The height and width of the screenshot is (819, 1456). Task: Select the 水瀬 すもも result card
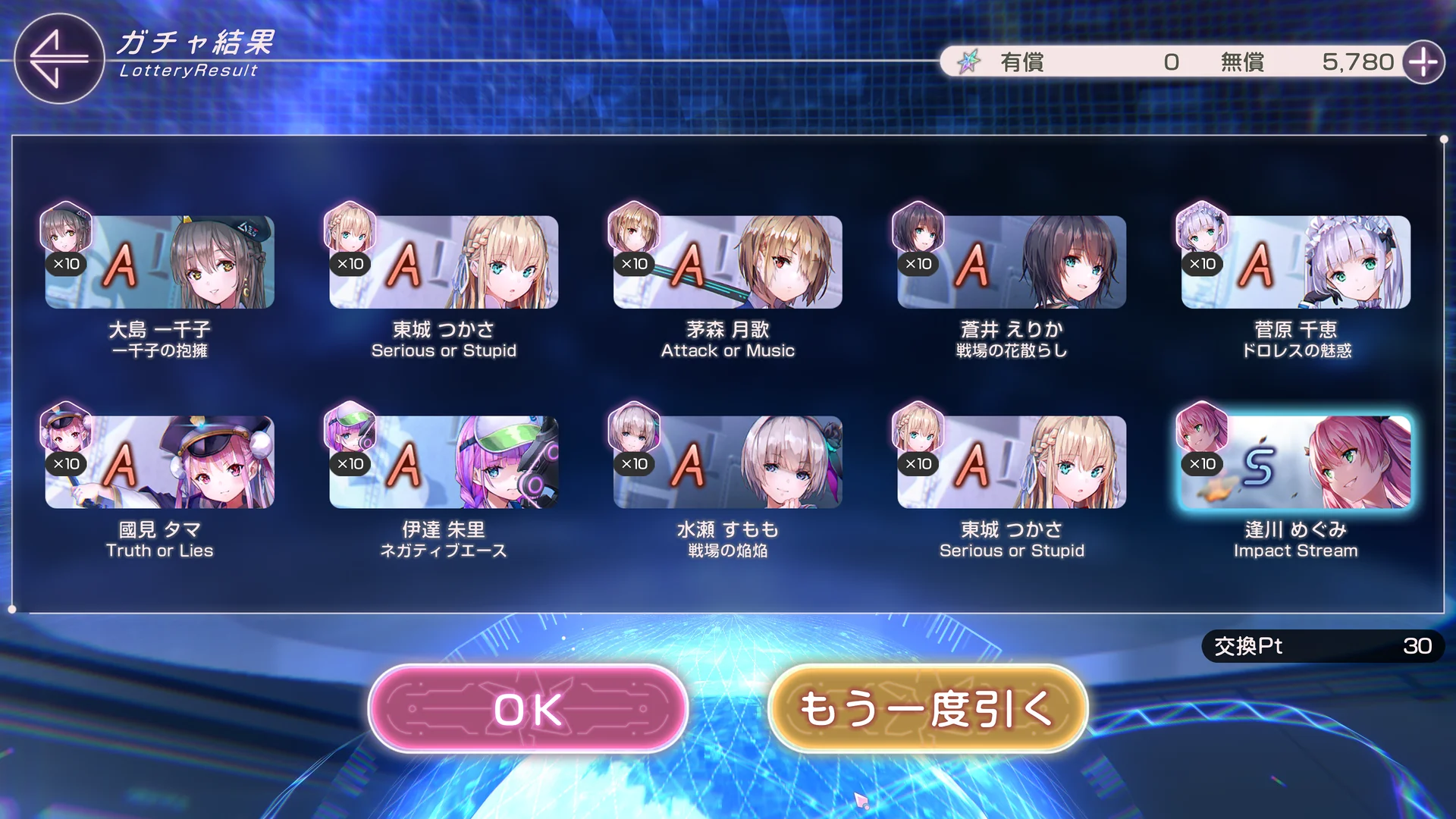point(727,463)
